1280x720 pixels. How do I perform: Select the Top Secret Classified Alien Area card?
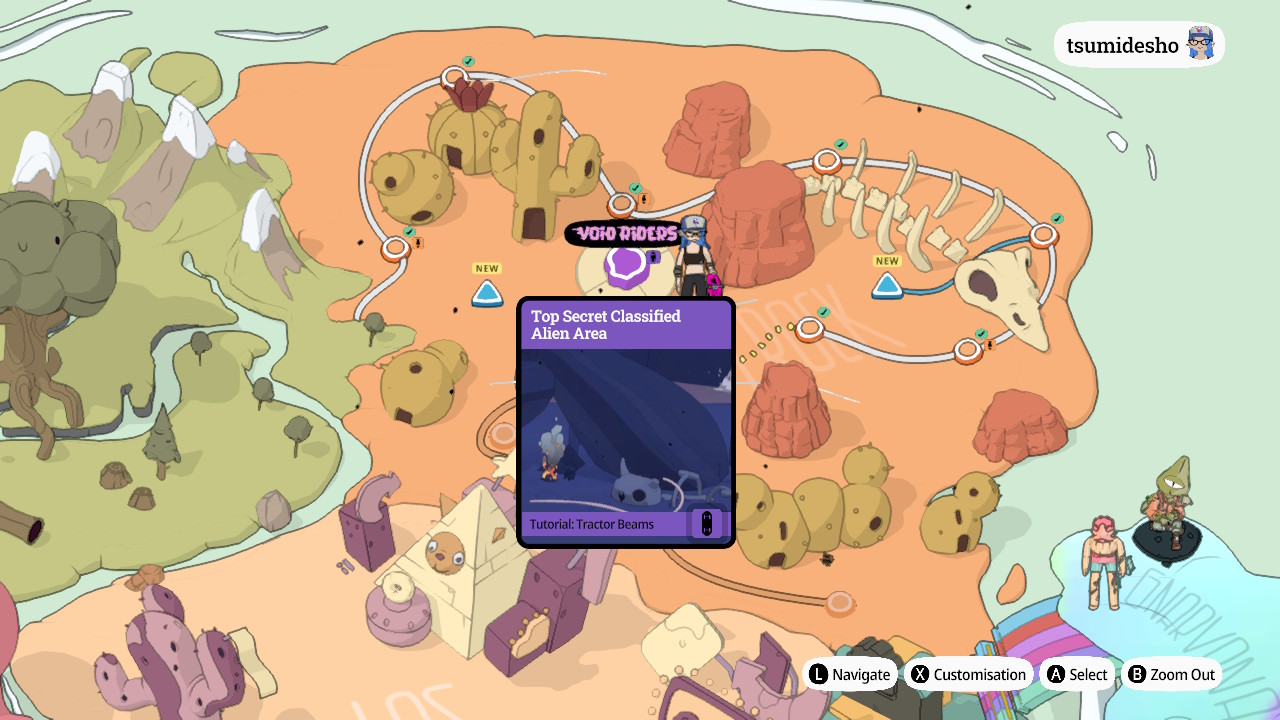[x=626, y=422]
